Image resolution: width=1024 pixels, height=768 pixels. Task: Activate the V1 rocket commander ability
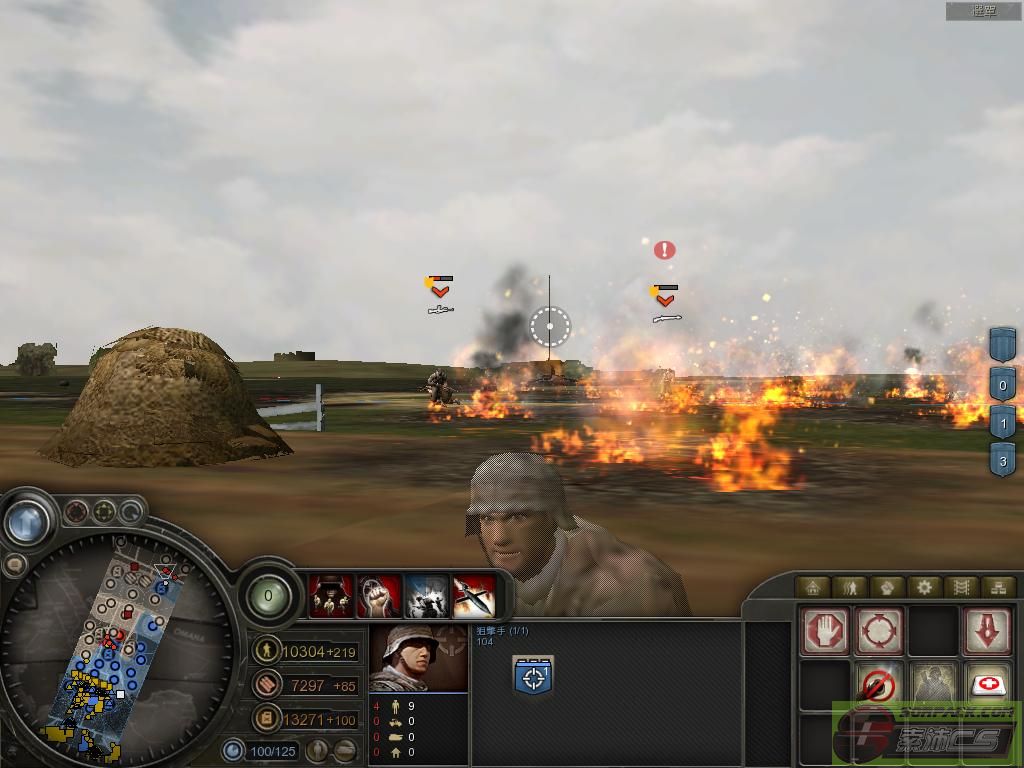coord(474,596)
